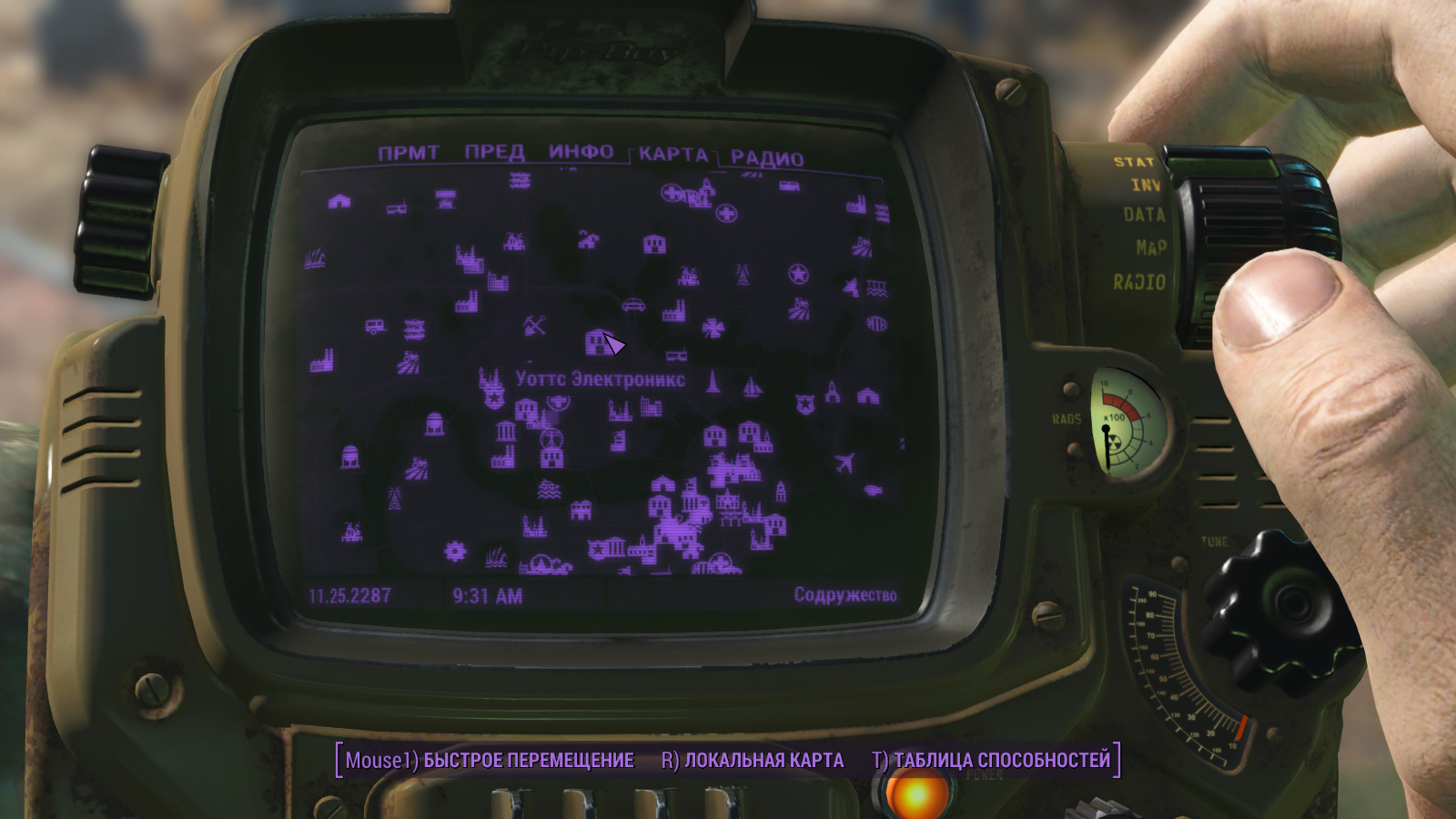Select the crossed pickaxe and shovel marker
The height and width of the screenshot is (819, 1456).
535,325
